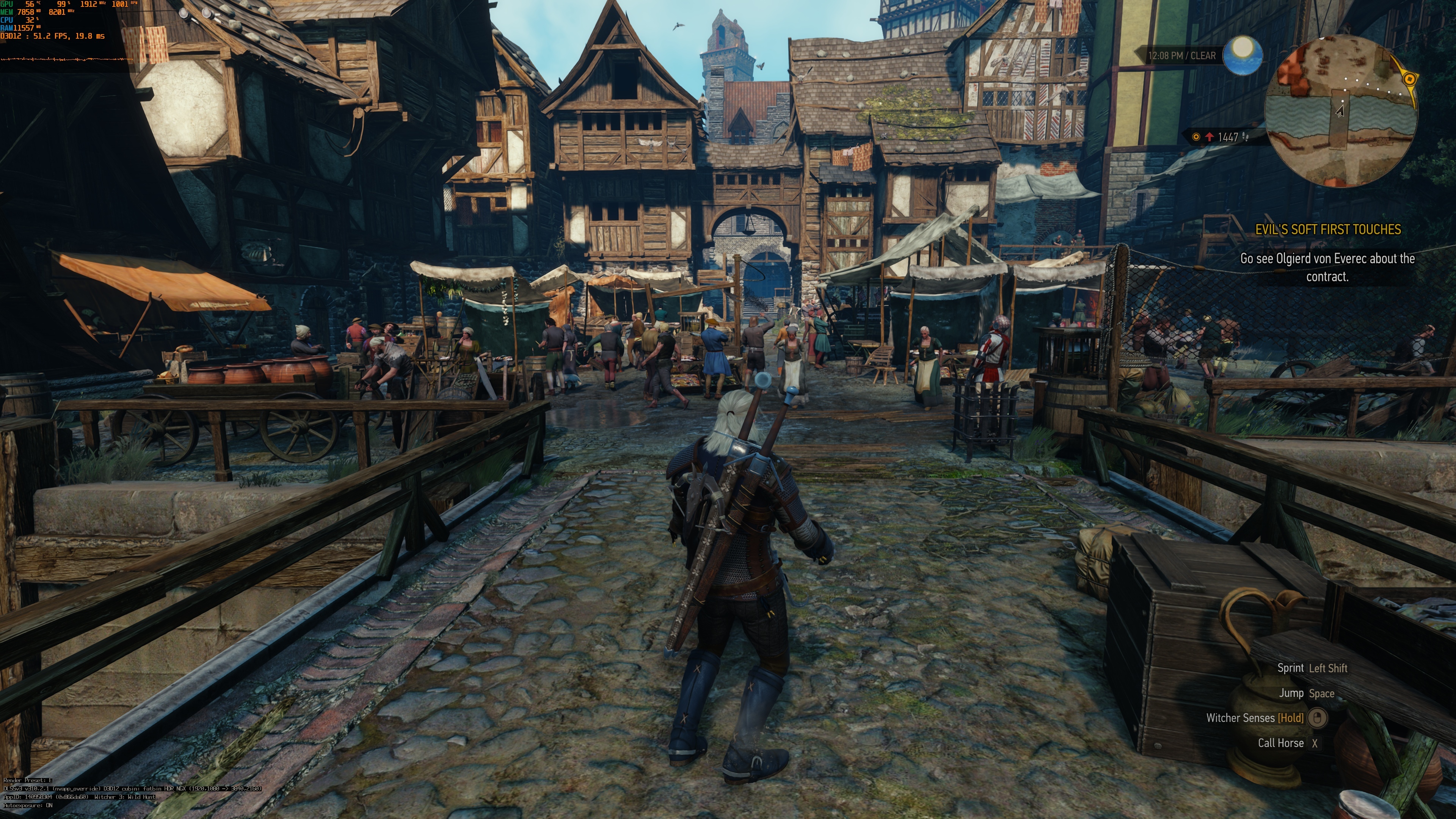
Task: Select the yellow quest marker on the minimap
Action: coord(1410,79)
